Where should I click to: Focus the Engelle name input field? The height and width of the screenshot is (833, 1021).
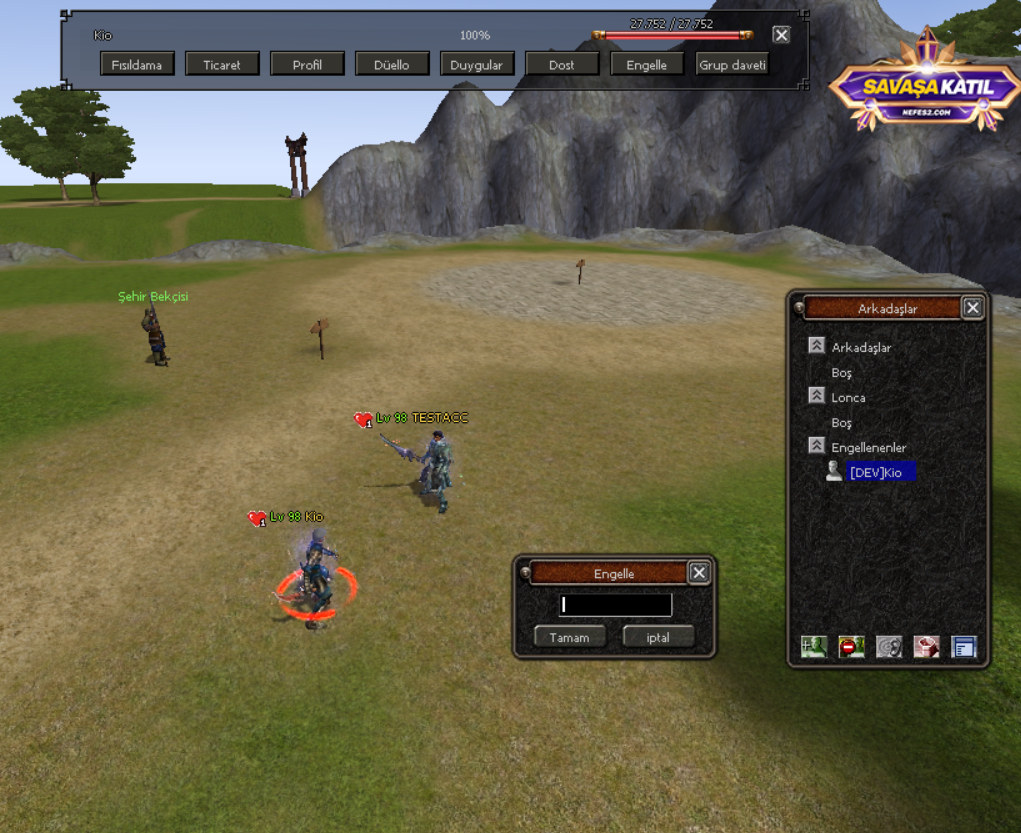[615, 605]
